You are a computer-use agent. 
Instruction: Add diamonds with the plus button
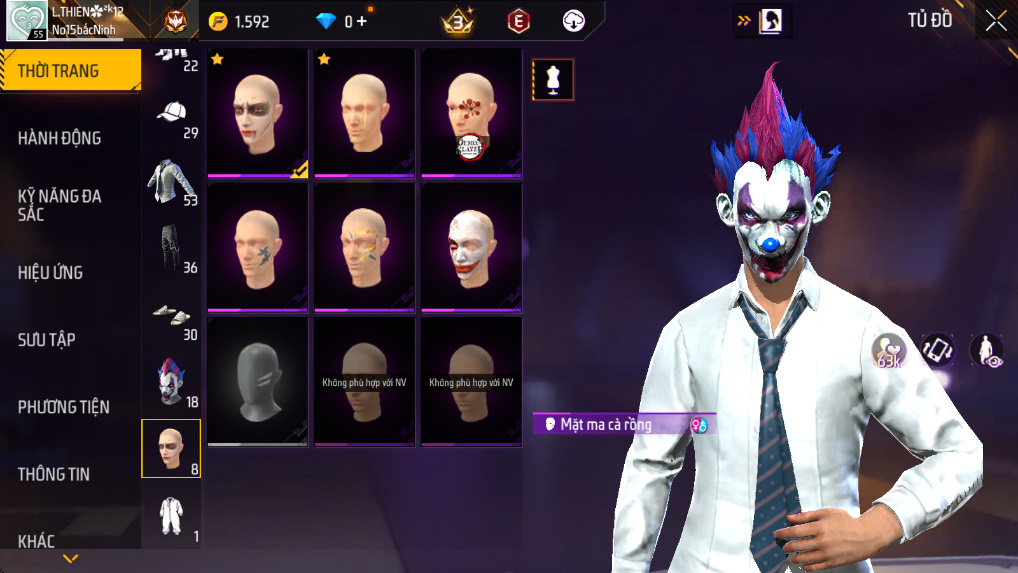[x=361, y=21]
